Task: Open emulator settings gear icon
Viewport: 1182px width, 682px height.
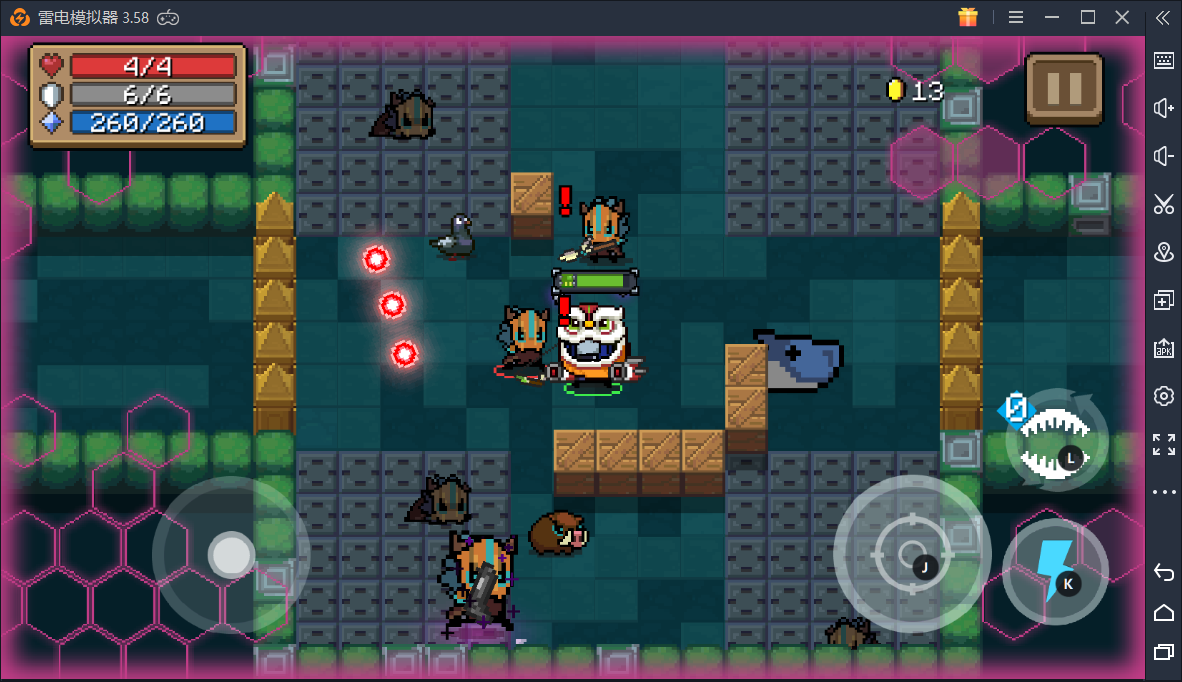Action: point(1163,396)
